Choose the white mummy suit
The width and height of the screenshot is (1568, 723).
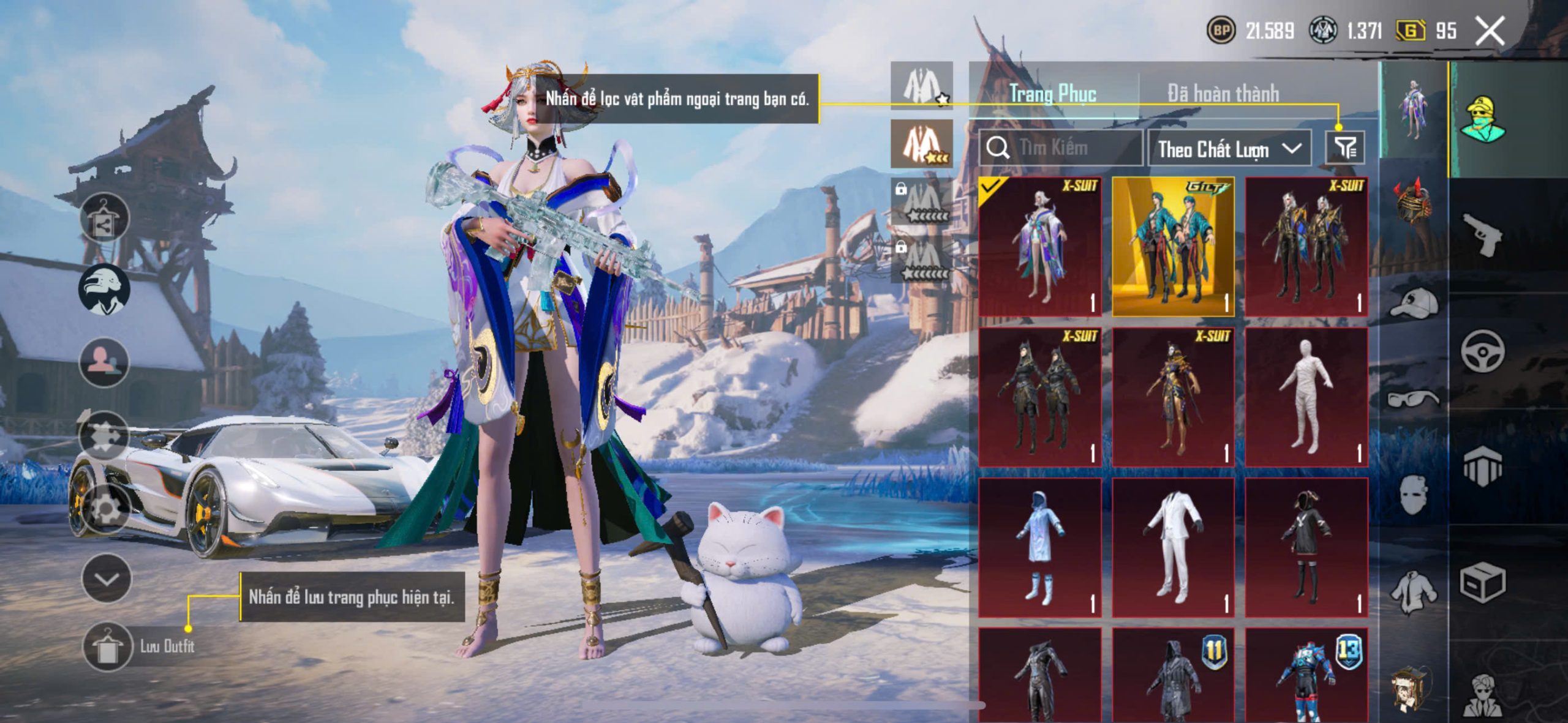coord(1306,397)
